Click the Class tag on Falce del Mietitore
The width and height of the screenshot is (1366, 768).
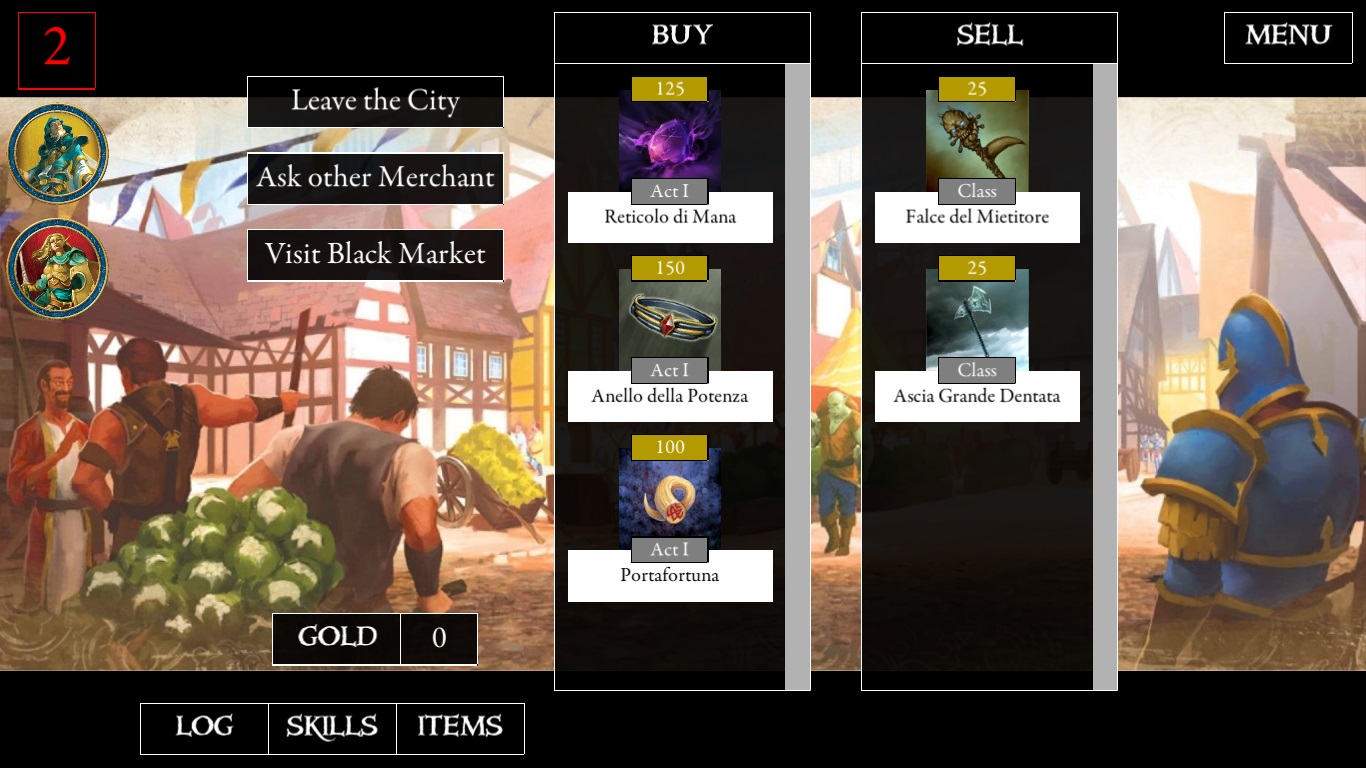[977, 191]
